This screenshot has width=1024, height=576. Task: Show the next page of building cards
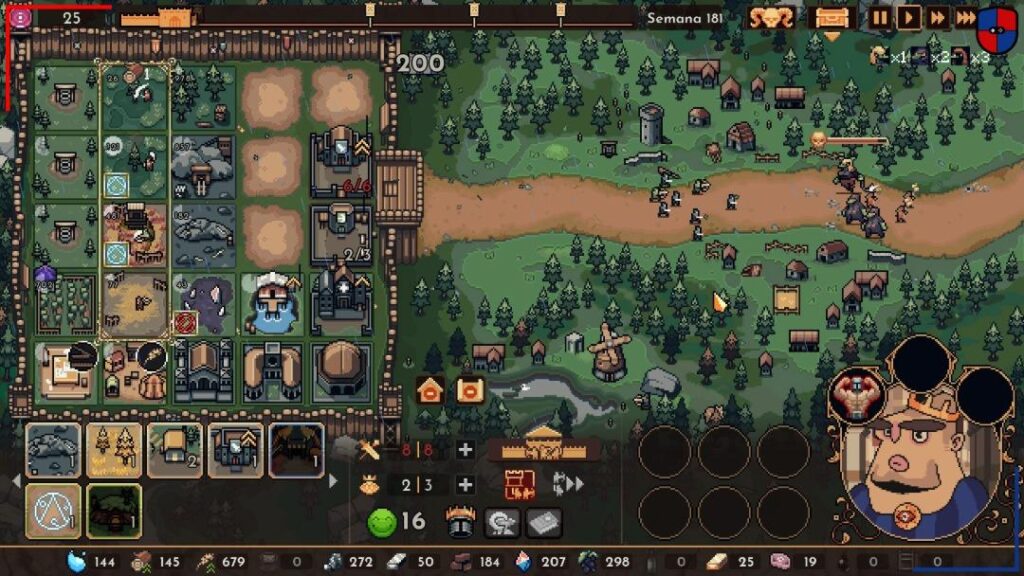333,481
